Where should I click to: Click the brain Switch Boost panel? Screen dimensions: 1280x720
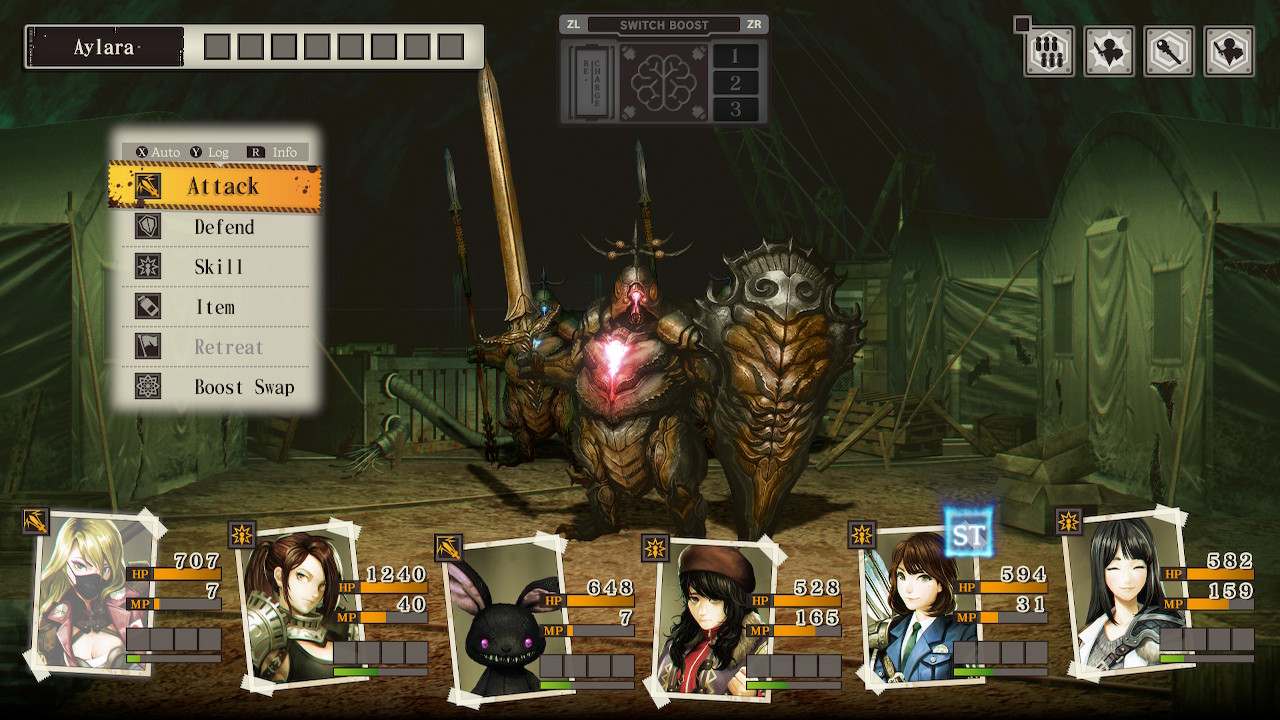click(663, 82)
